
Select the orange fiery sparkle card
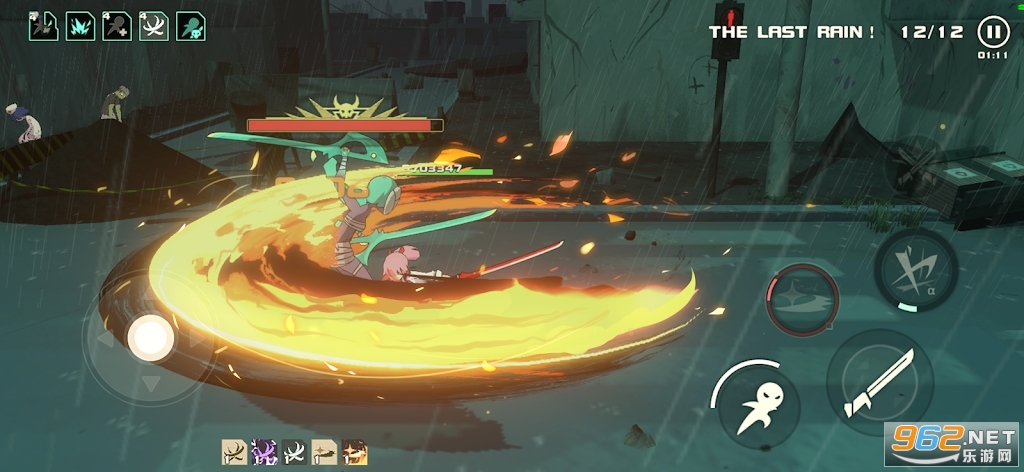354,453
